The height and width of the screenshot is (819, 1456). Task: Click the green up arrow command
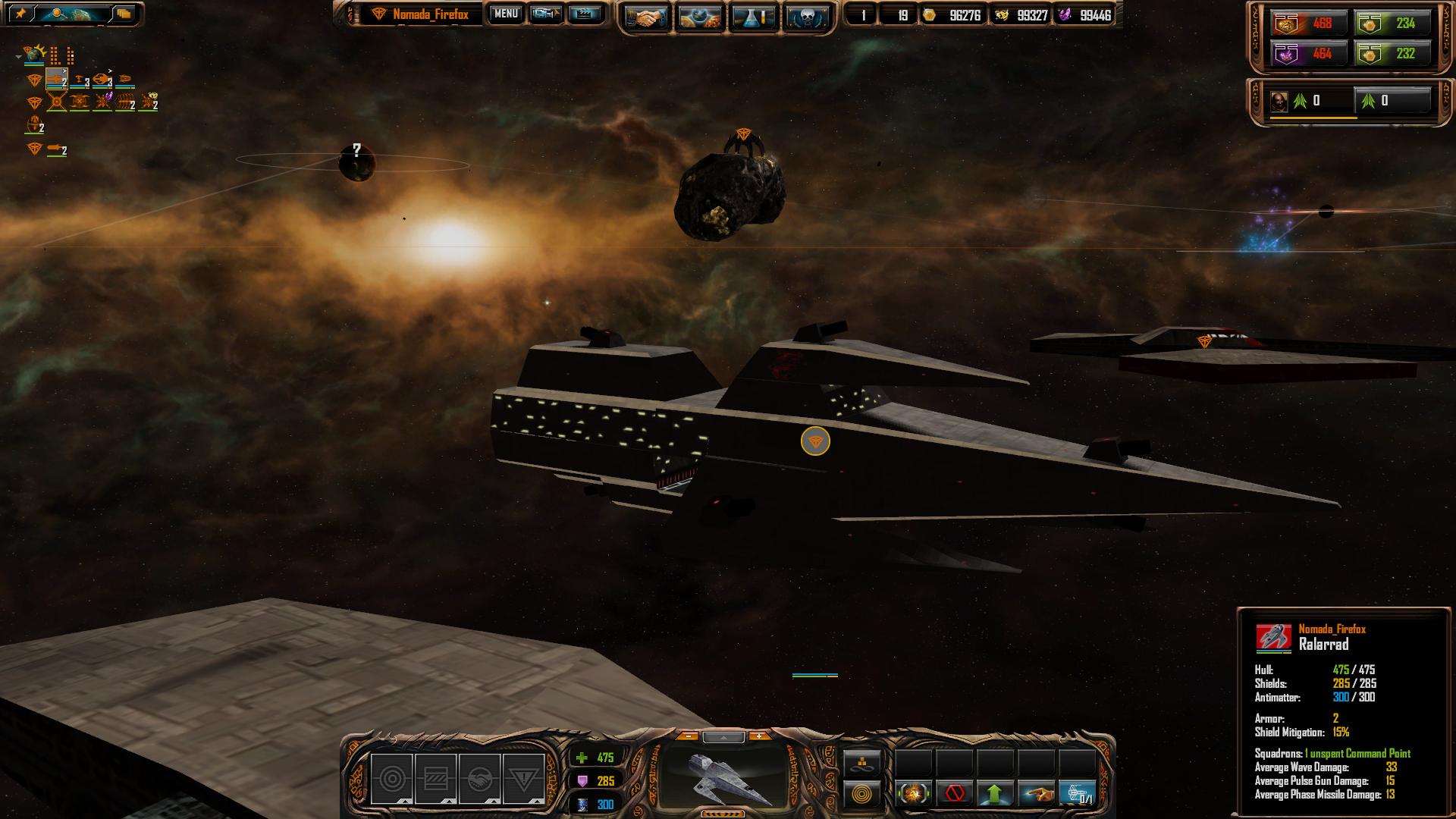[995, 794]
